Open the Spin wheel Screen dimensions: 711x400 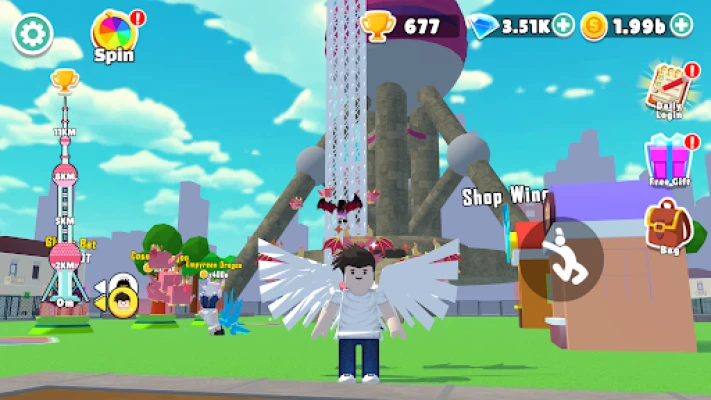113,33
